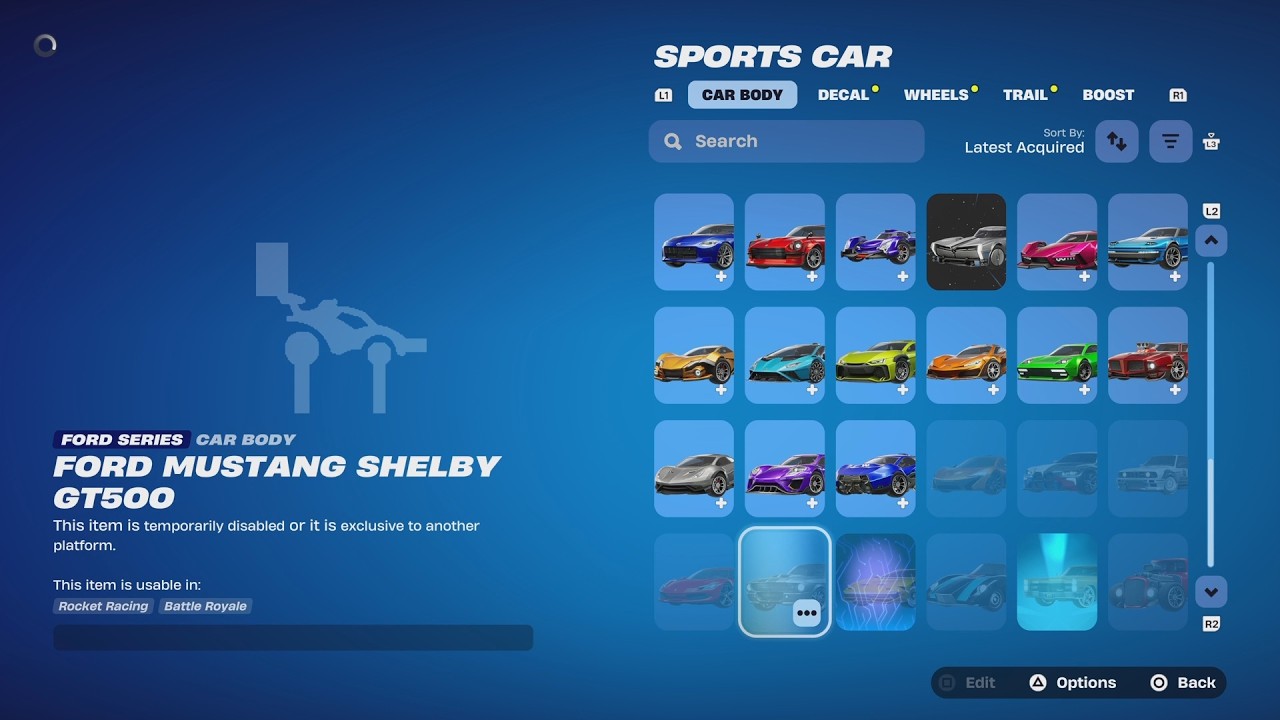
Task: Go Back from the locker screen
Action: [x=1183, y=683]
